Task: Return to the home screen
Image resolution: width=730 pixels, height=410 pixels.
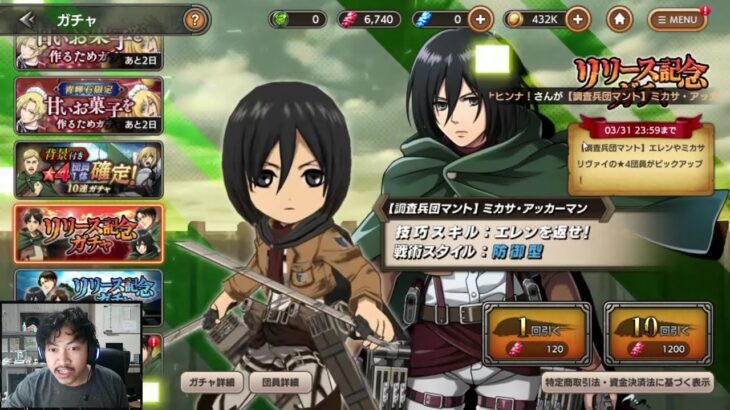Action: [x=620, y=19]
